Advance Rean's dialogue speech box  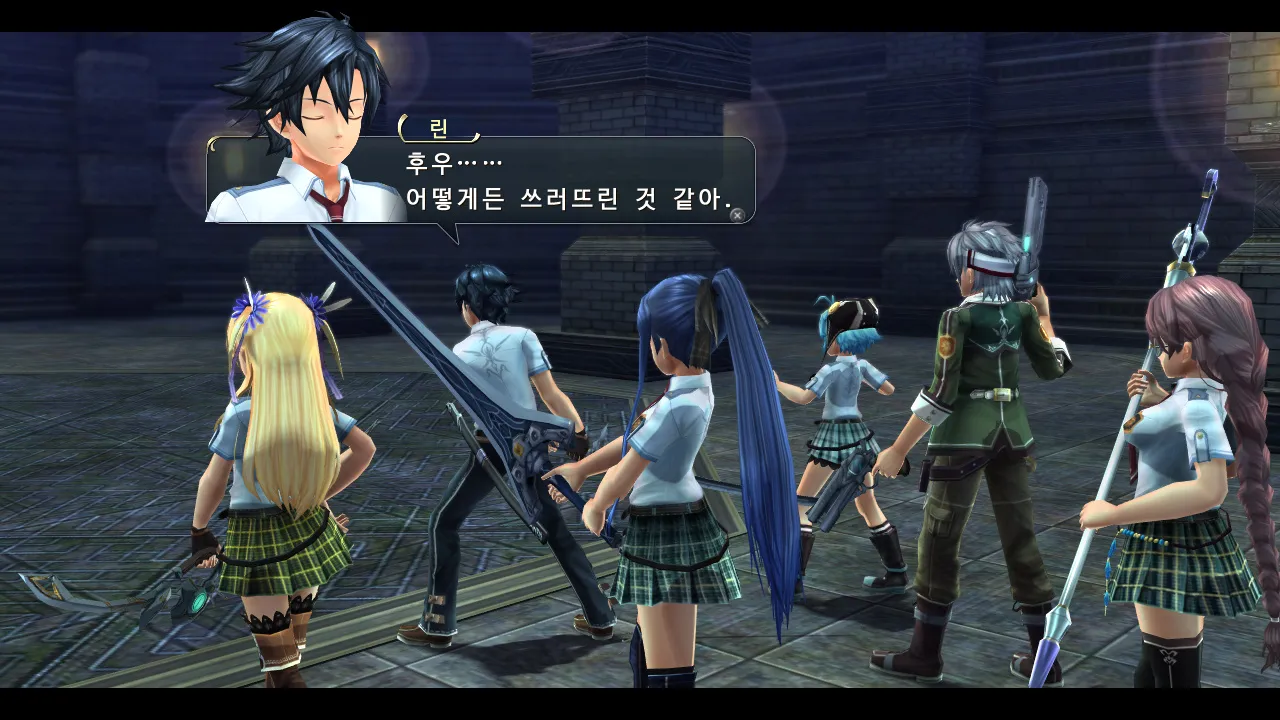tap(737, 214)
